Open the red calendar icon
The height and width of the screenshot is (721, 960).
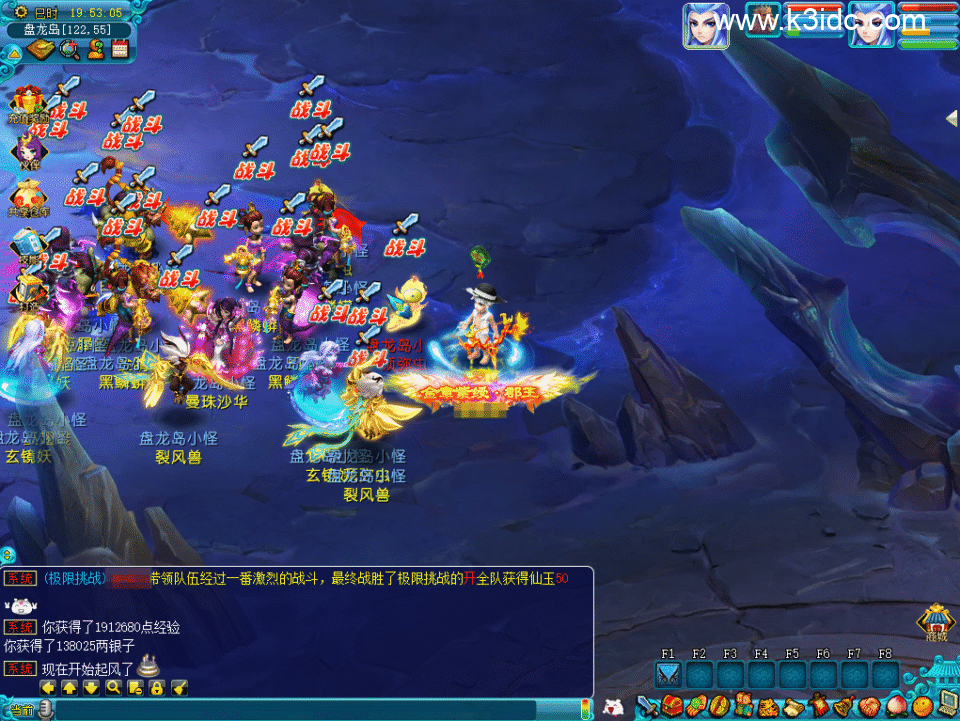(121, 49)
